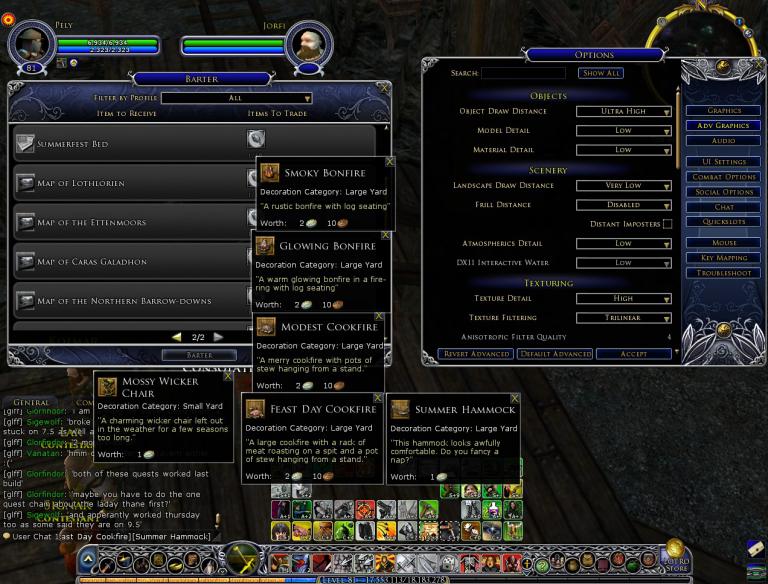Close the Smoky Bonfire tooltip

pyautogui.click(x=389, y=160)
